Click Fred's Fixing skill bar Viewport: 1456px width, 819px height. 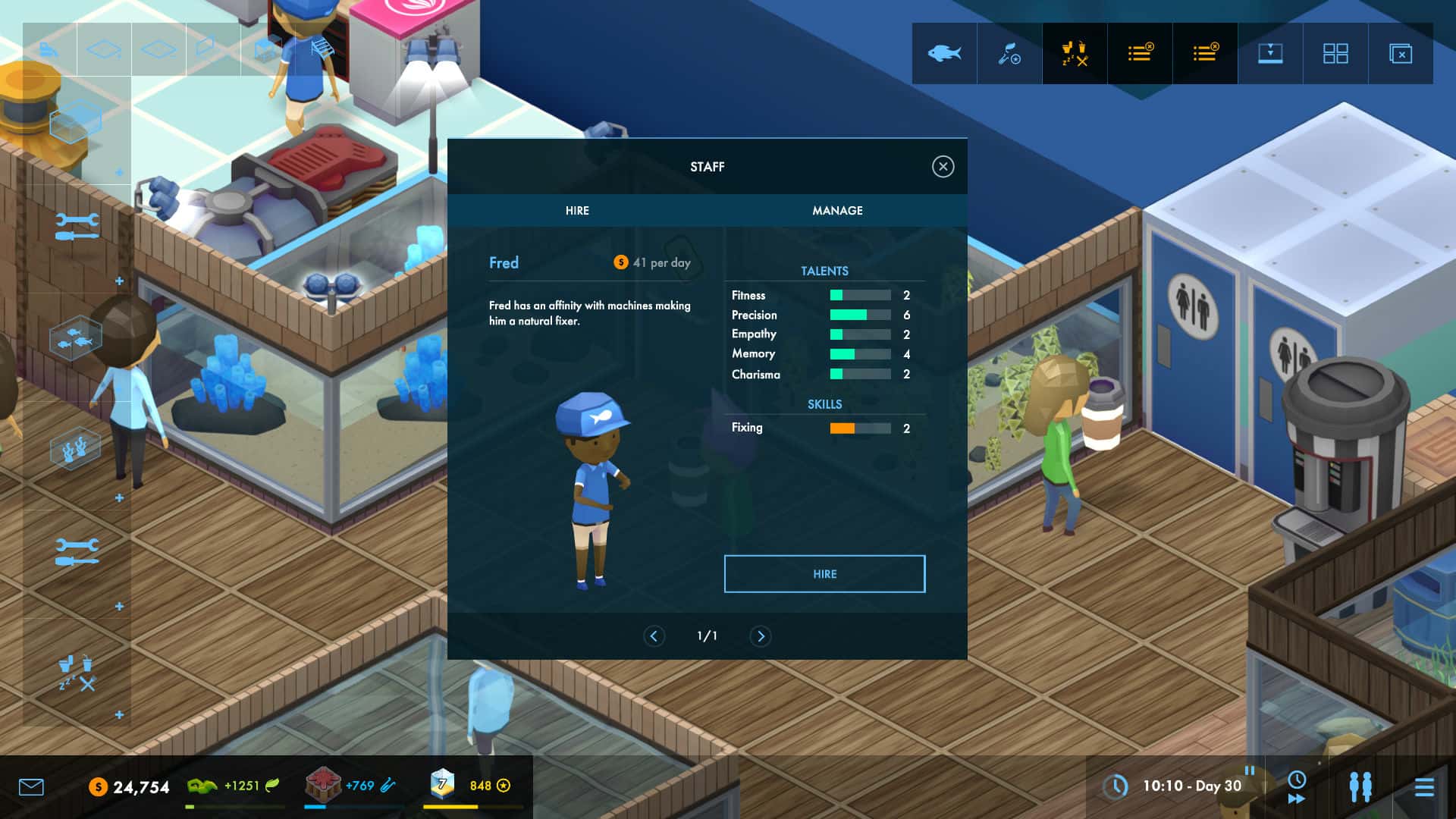coord(859,428)
